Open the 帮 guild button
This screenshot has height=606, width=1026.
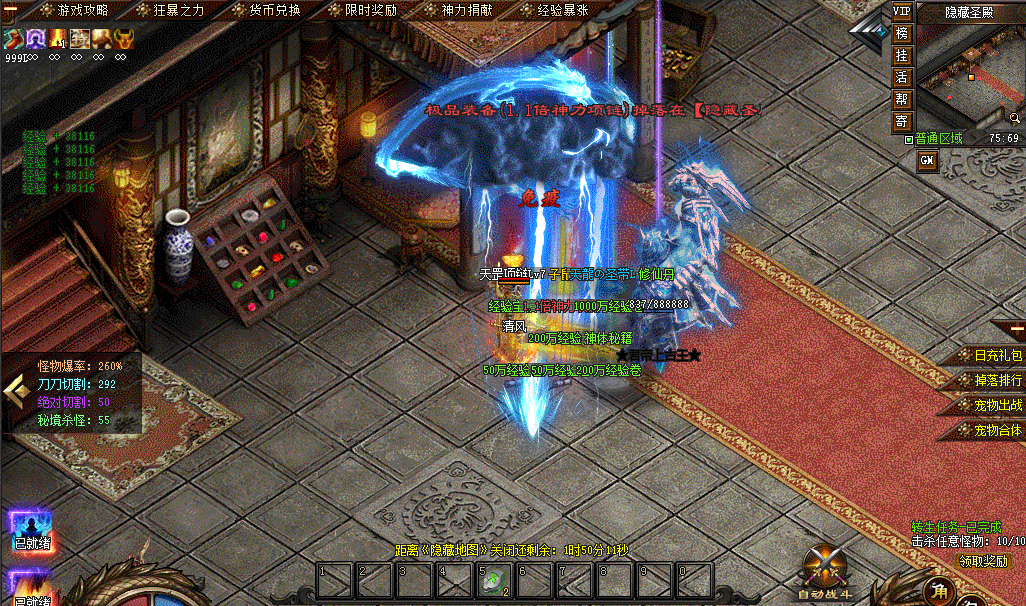tap(902, 99)
